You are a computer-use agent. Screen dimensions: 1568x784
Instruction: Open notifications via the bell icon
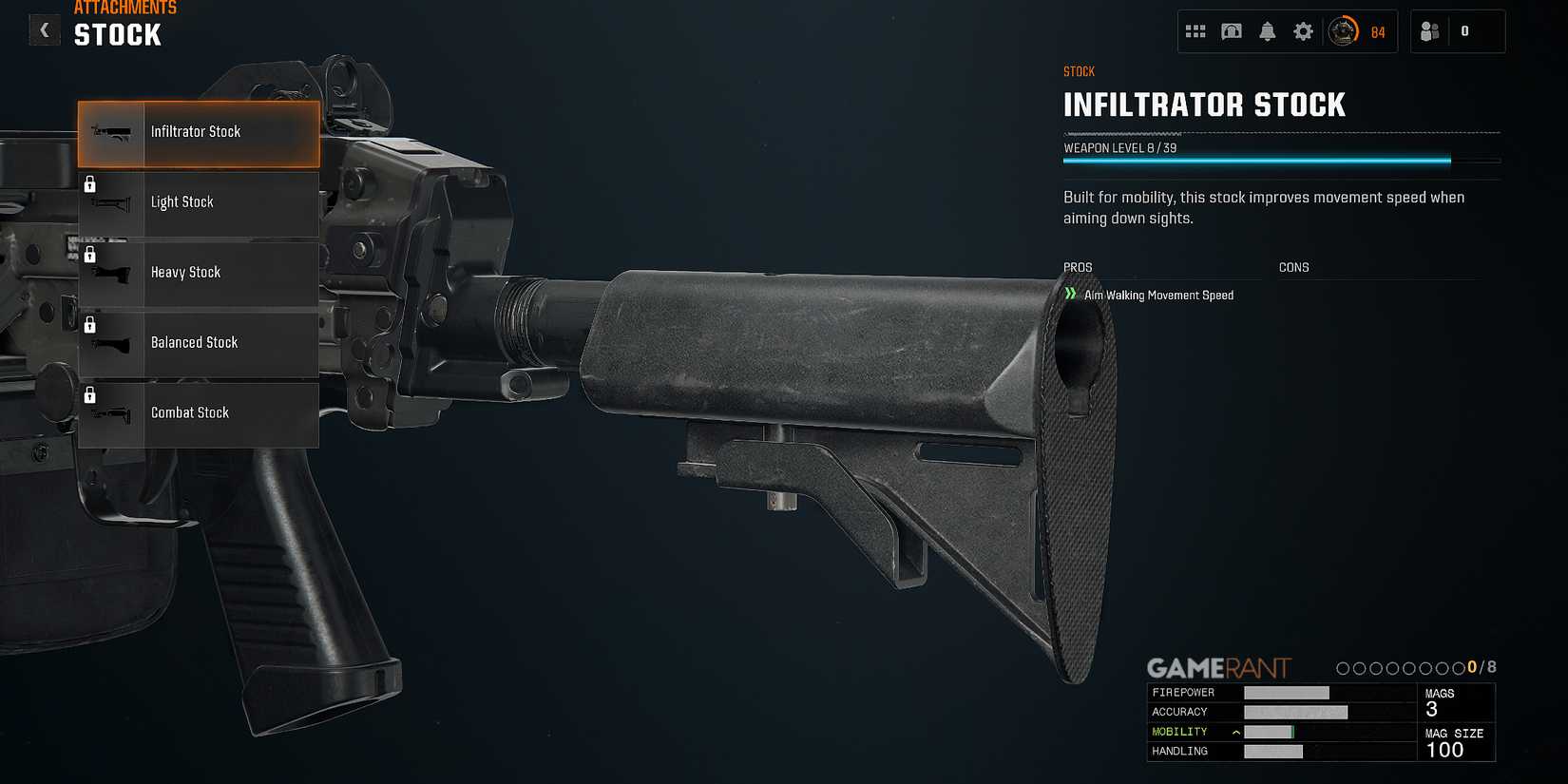[x=1267, y=31]
